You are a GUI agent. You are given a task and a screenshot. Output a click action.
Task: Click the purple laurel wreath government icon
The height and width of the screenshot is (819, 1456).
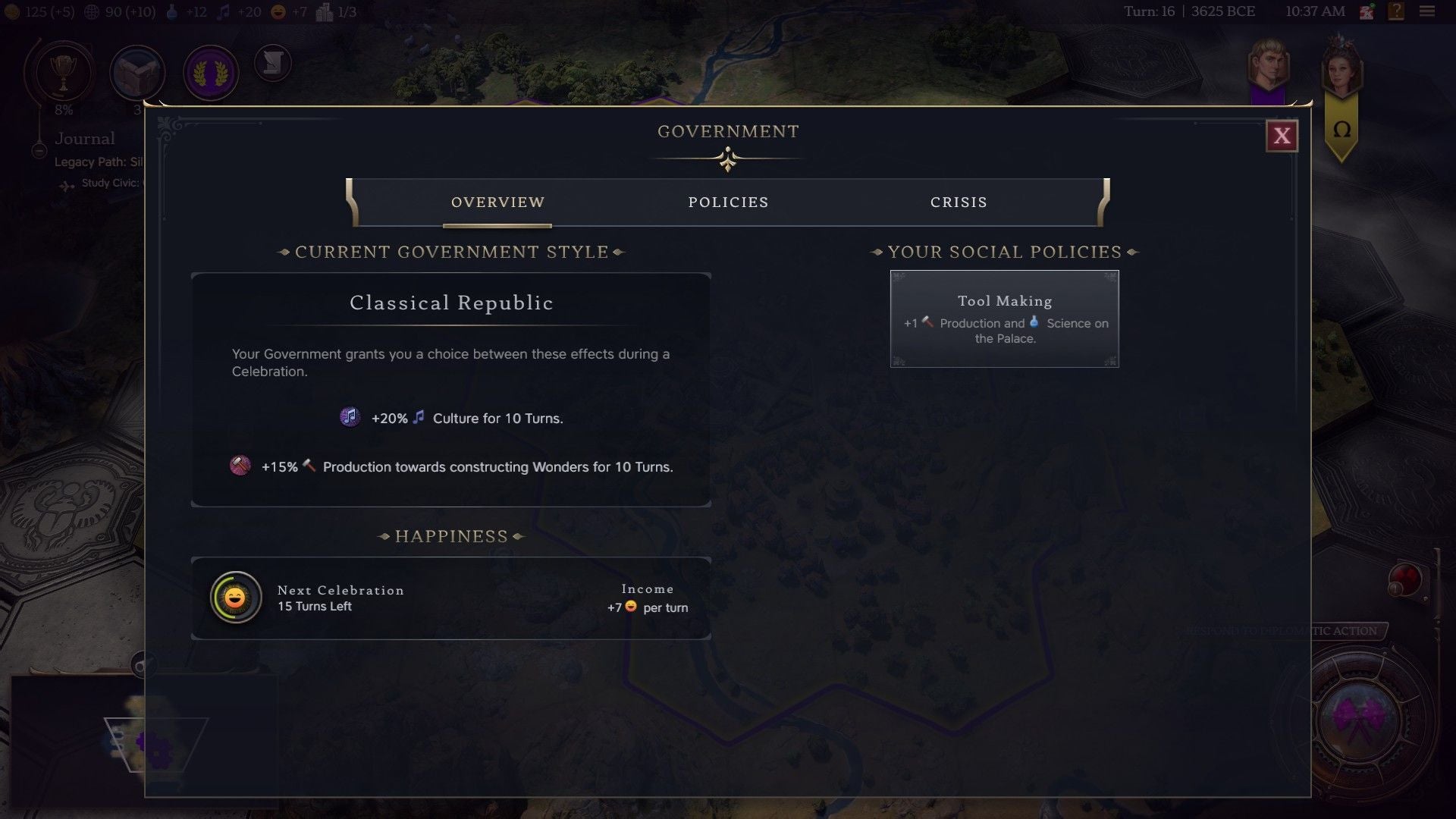pyautogui.click(x=211, y=72)
